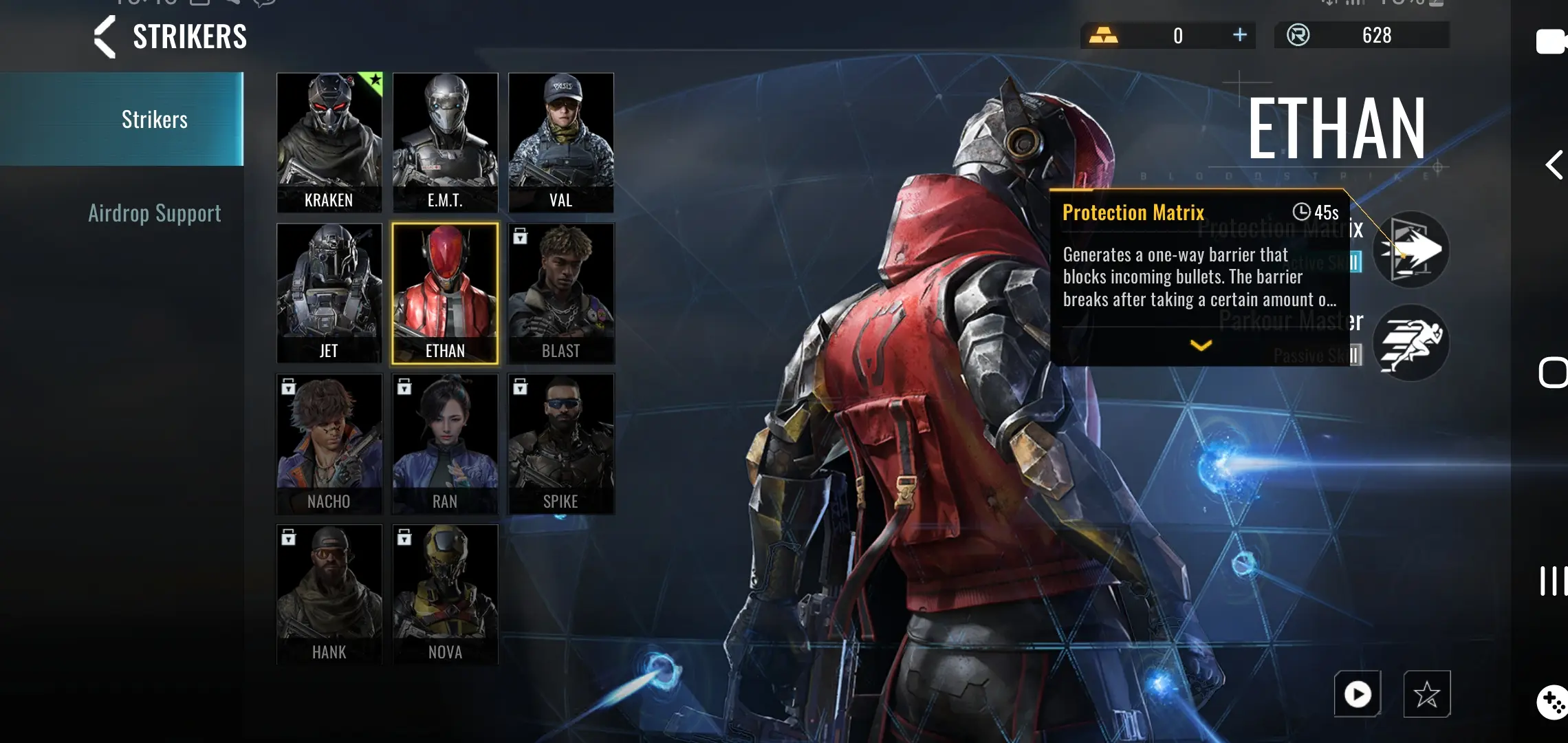Show the Protection Matrix active skill icon
1568x743 pixels.
(1411, 250)
